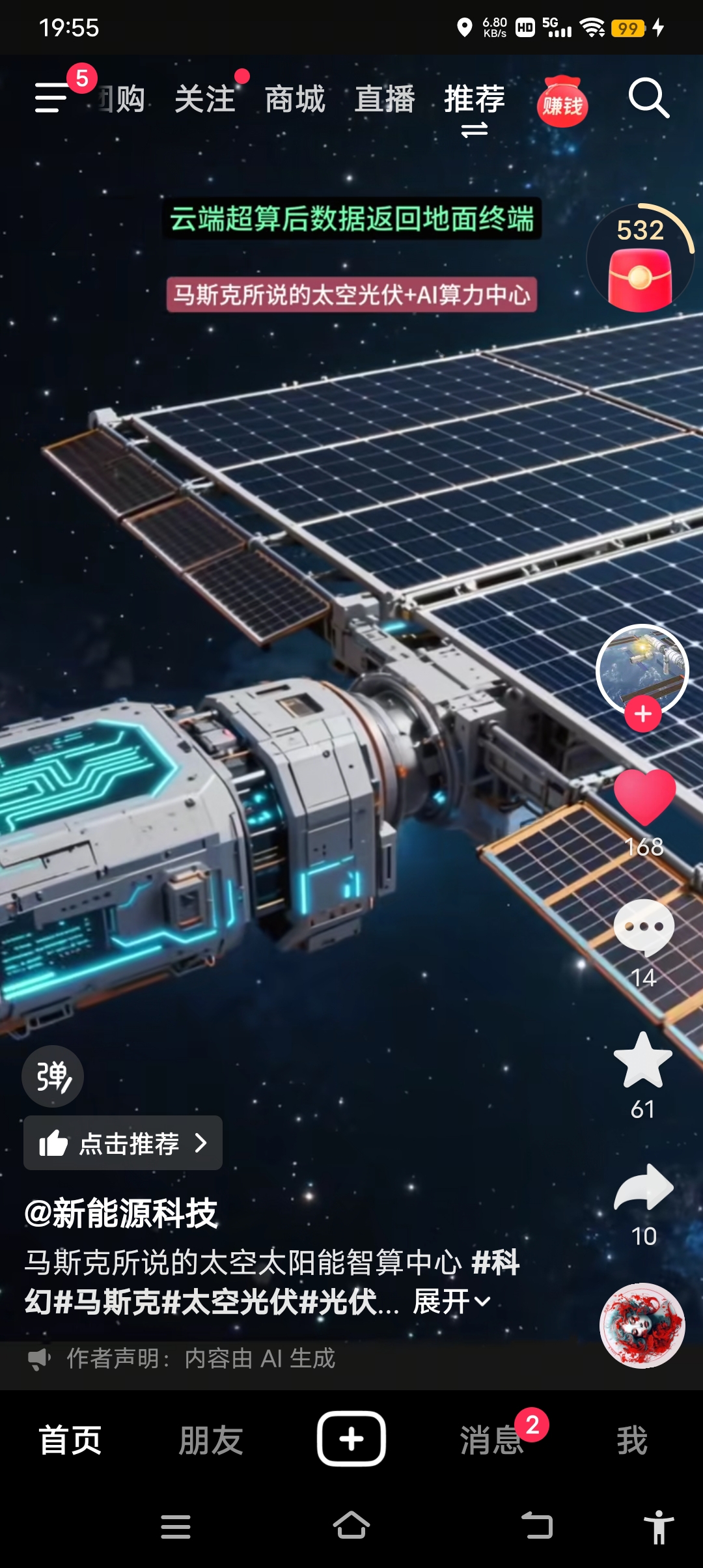Go to the 消息 messages tab
This screenshot has width=703, height=1568.
[x=492, y=1439]
